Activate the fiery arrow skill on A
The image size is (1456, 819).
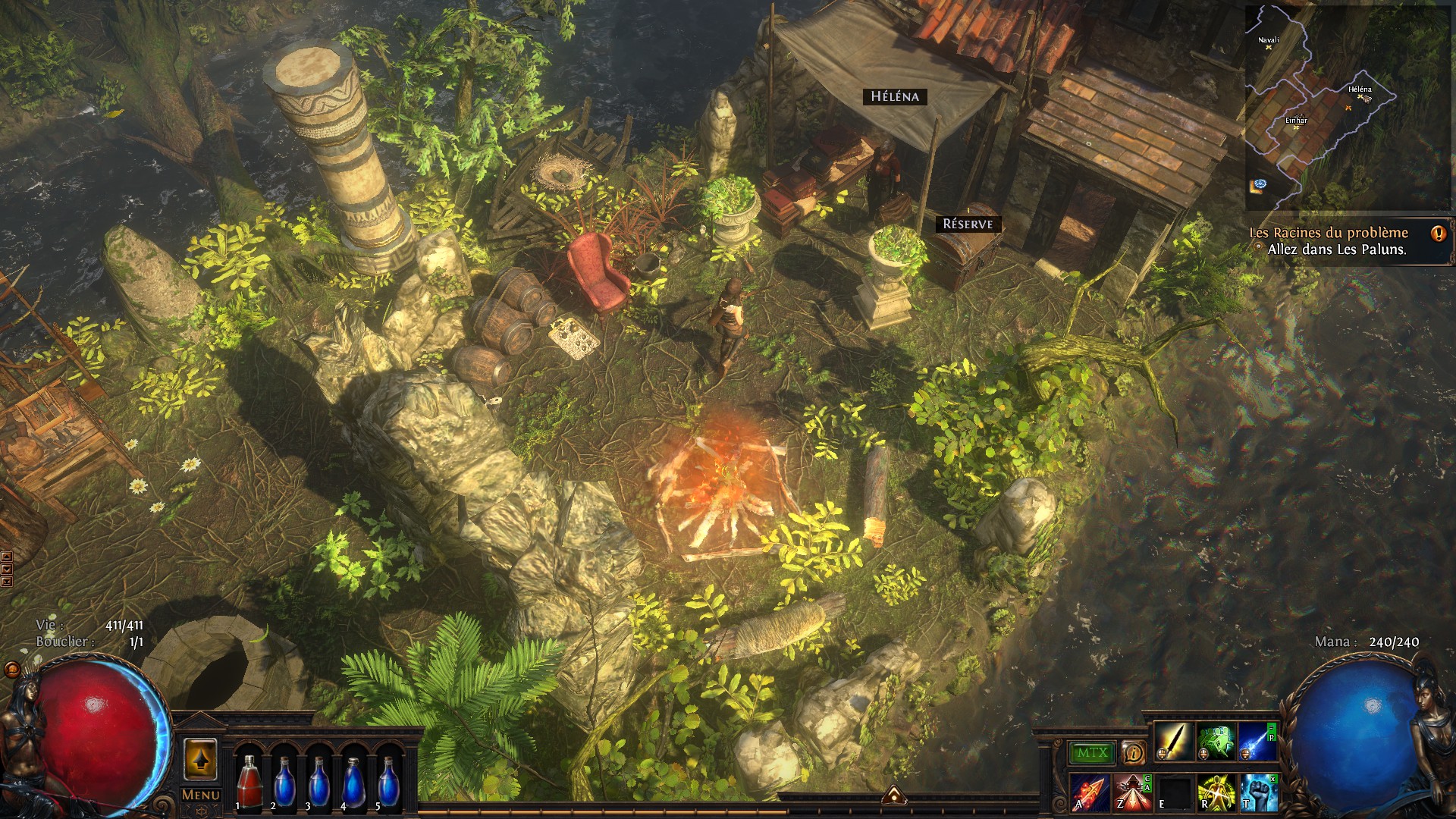click(x=1090, y=792)
